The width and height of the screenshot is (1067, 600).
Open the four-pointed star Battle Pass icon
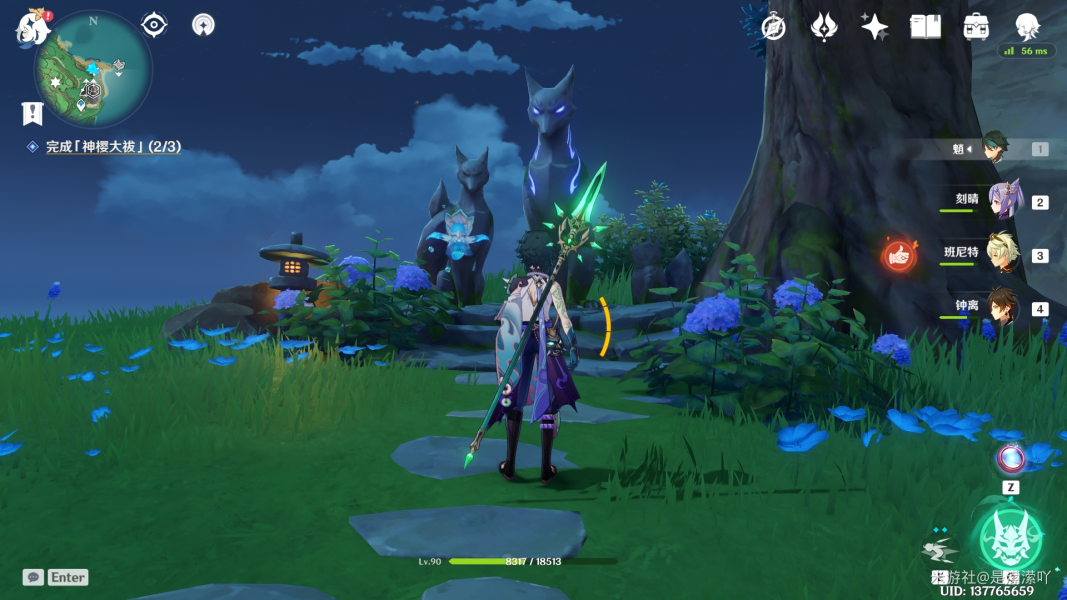[x=874, y=27]
